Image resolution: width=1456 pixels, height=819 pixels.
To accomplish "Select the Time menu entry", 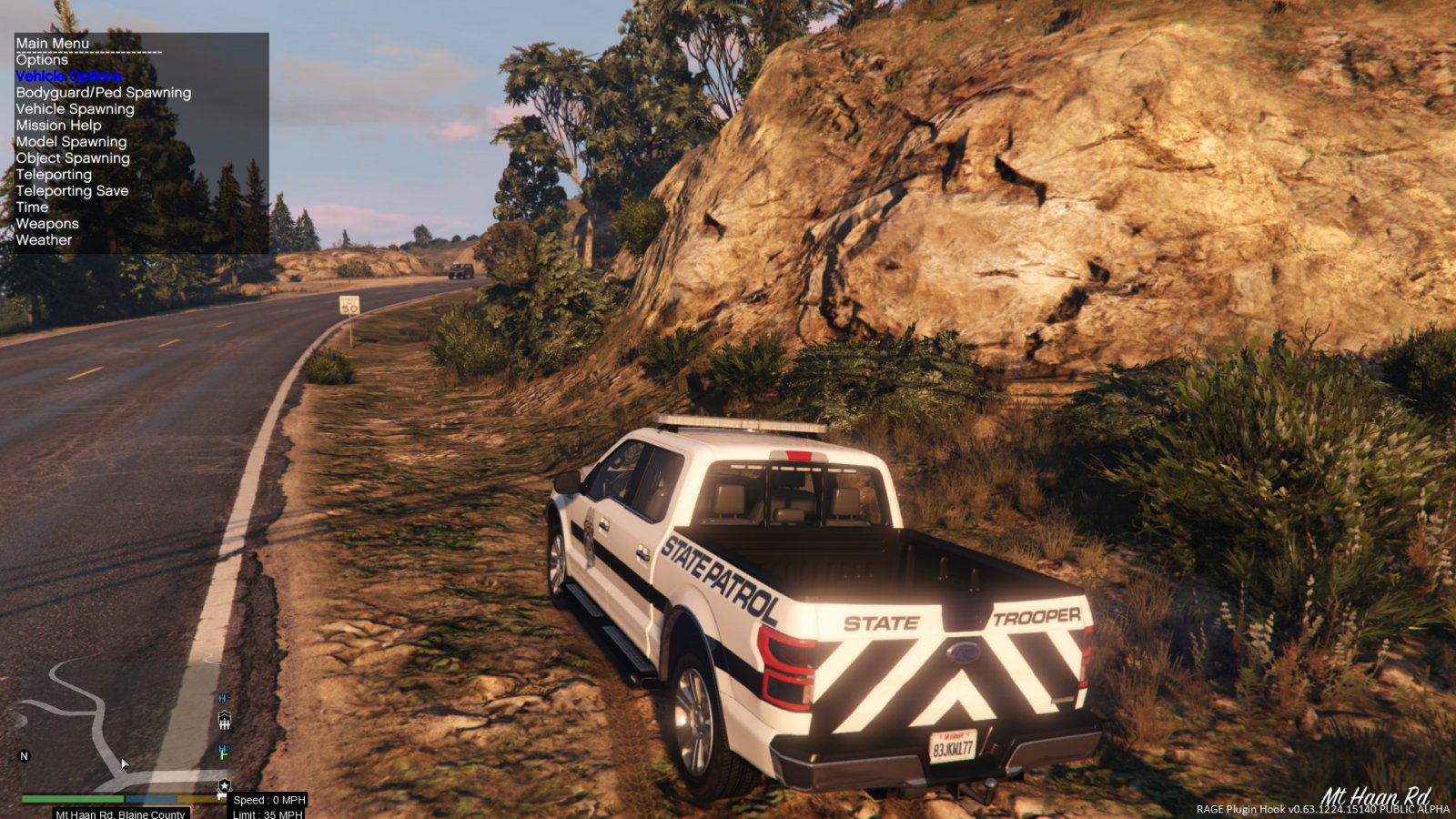I will [32, 207].
